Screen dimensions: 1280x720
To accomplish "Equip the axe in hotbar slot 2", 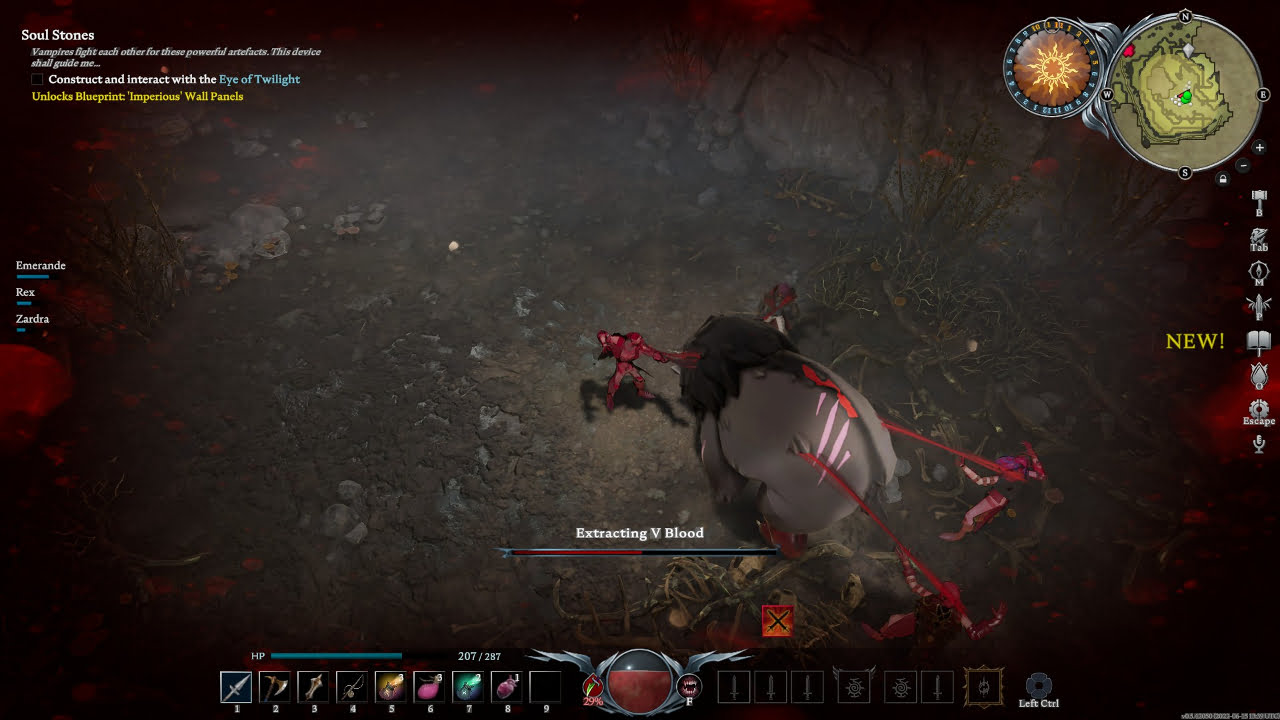I will click(x=275, y=687).
